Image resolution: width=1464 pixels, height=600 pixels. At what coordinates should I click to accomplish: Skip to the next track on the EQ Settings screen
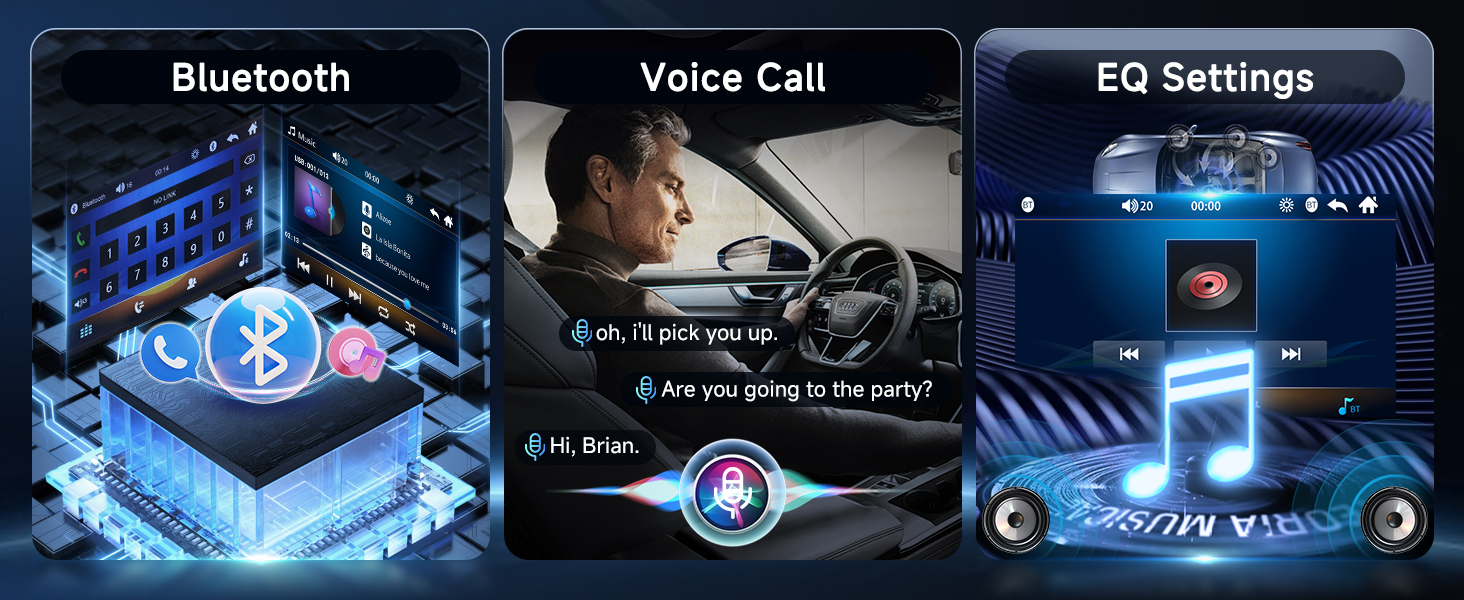click(1291, 354)
